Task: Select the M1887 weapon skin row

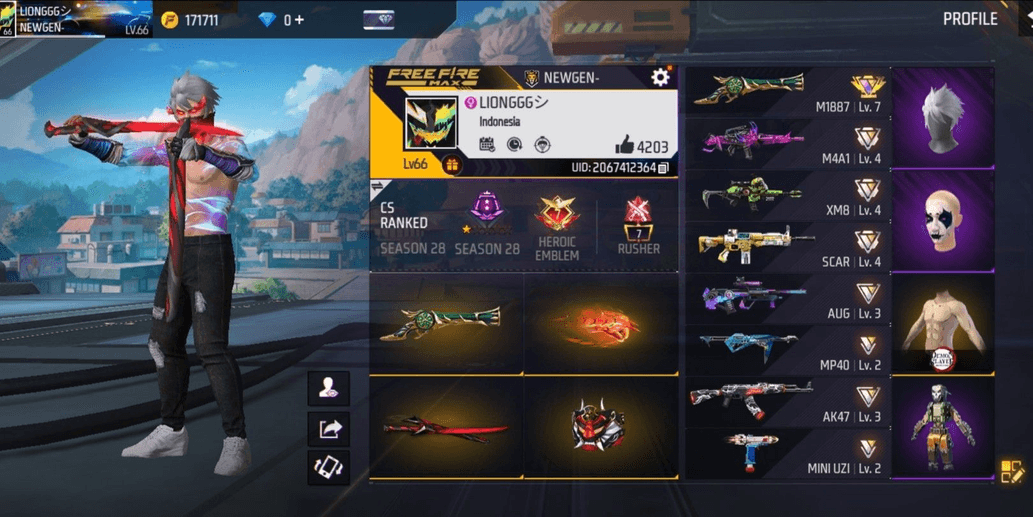Action: tap(786, 93)
